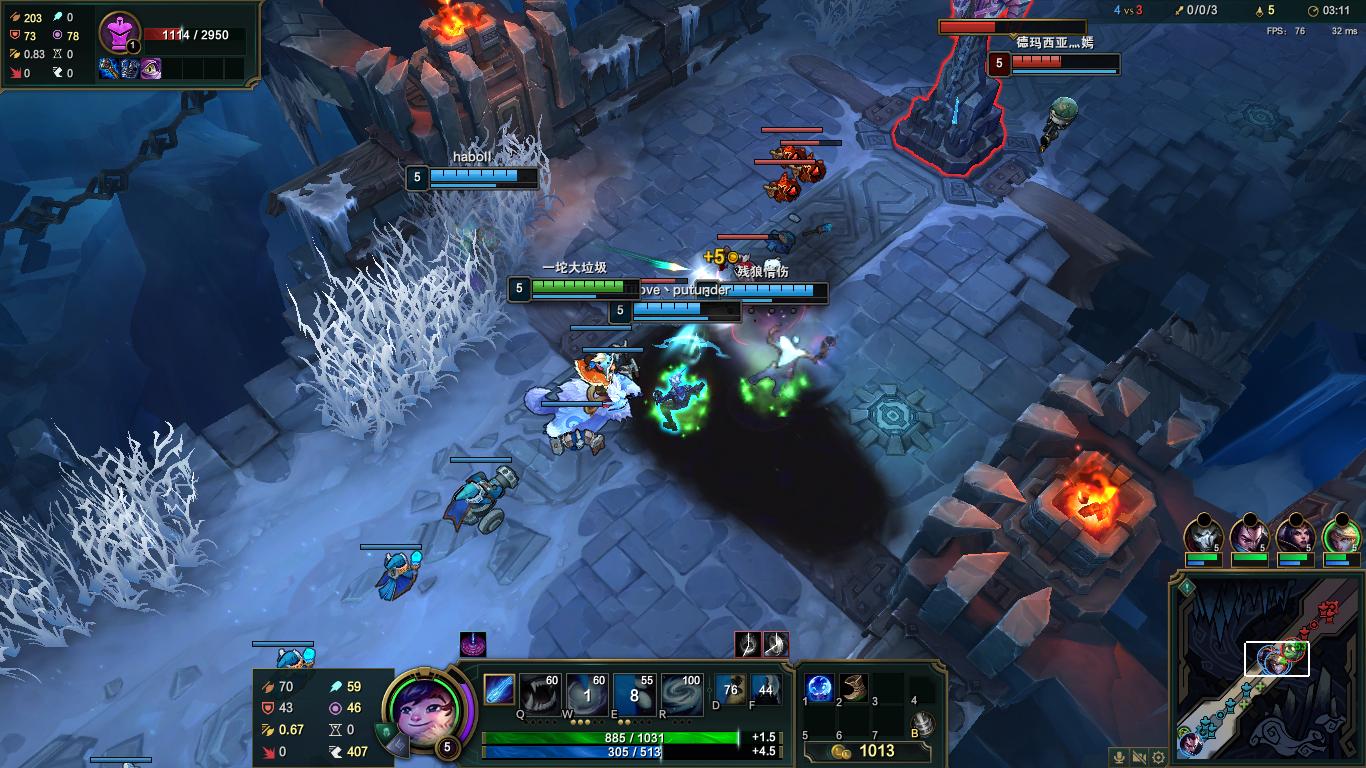Select the boots item in slot 2

(x=854, y=688)
